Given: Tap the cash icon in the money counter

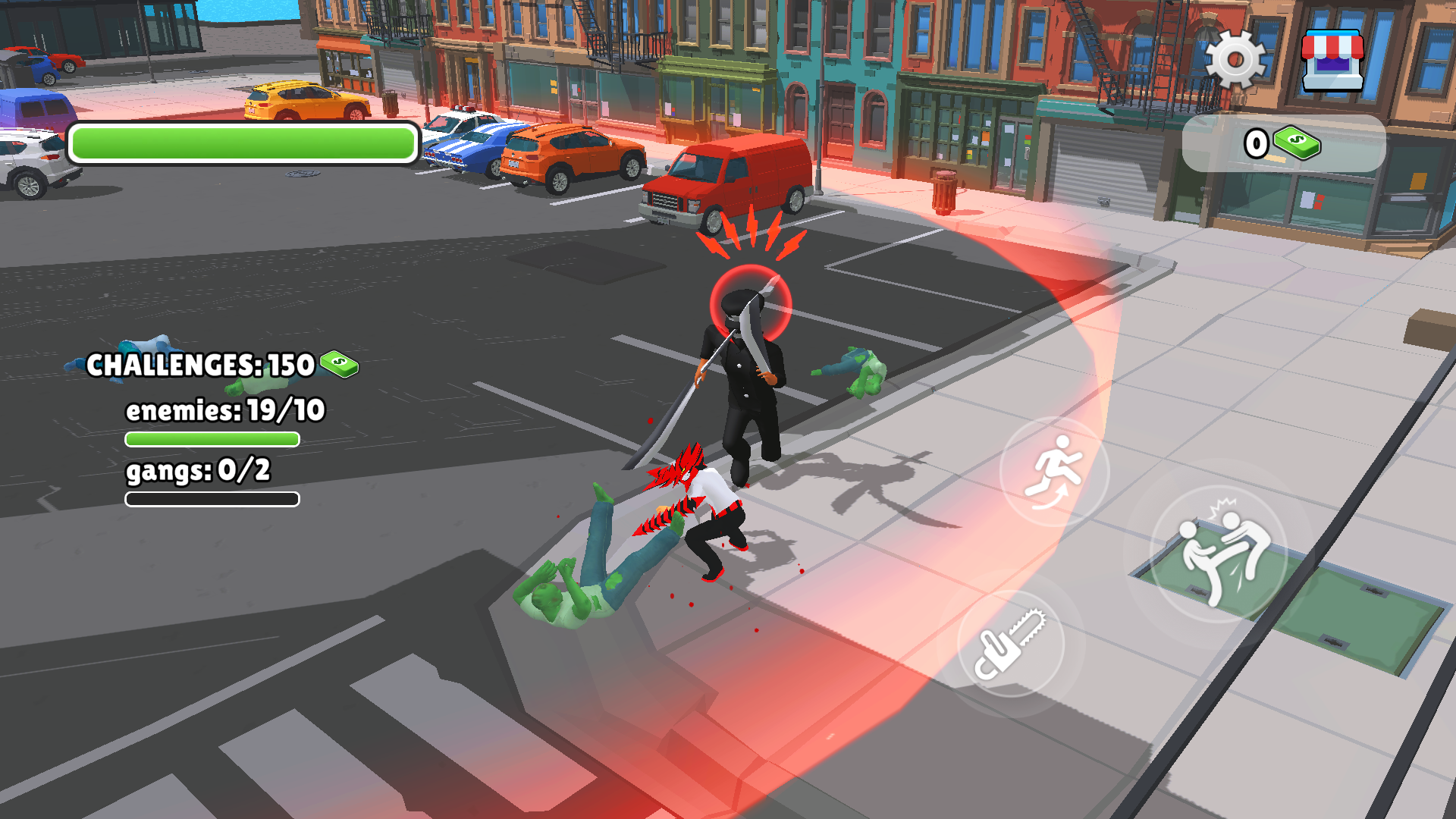Looking at the screenshot, I should coord(1295,142).
